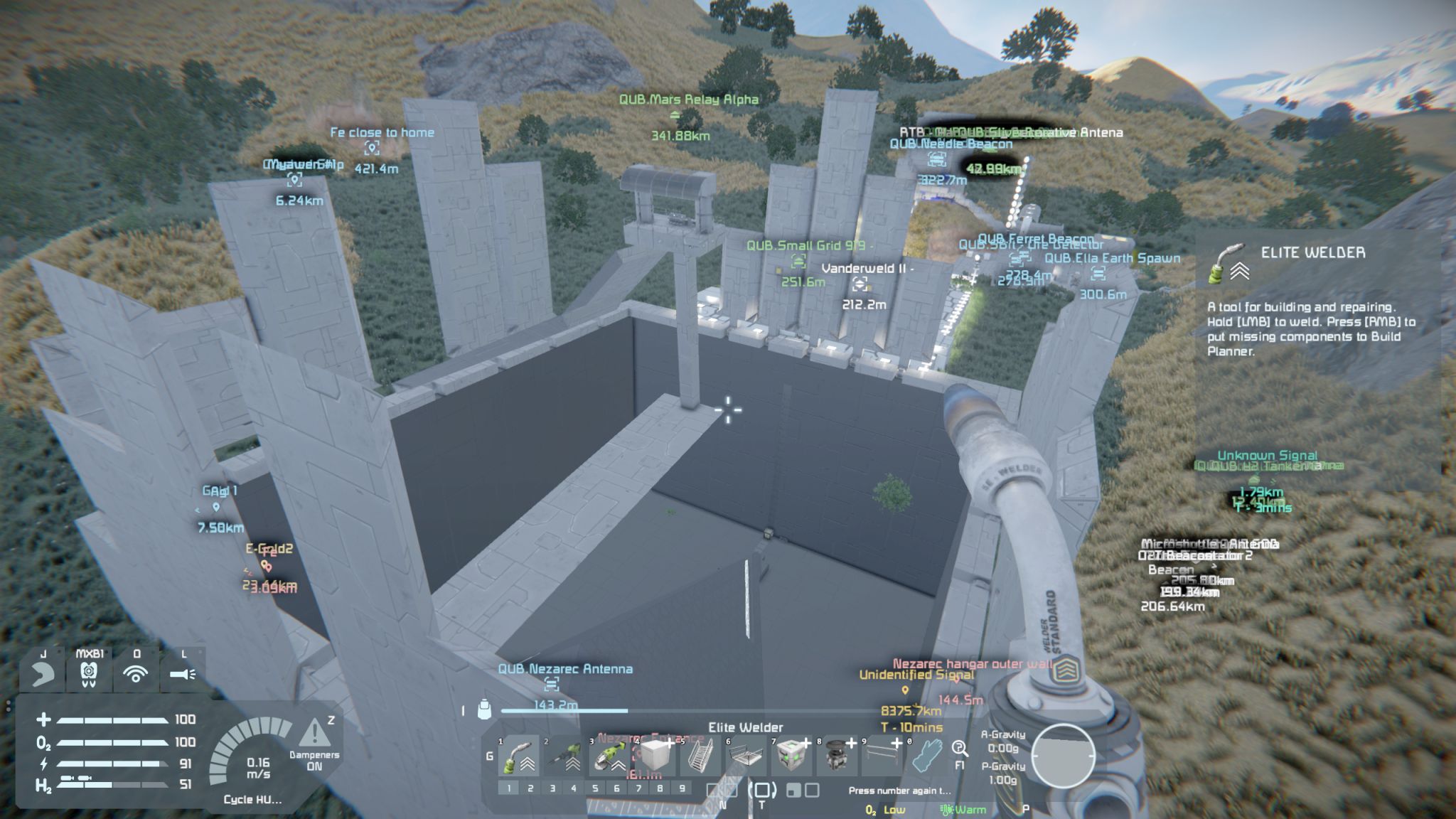The width and height of the screenshot is (1456, 819).
Task: Switch to toolbar page 9
Action: 682,788
